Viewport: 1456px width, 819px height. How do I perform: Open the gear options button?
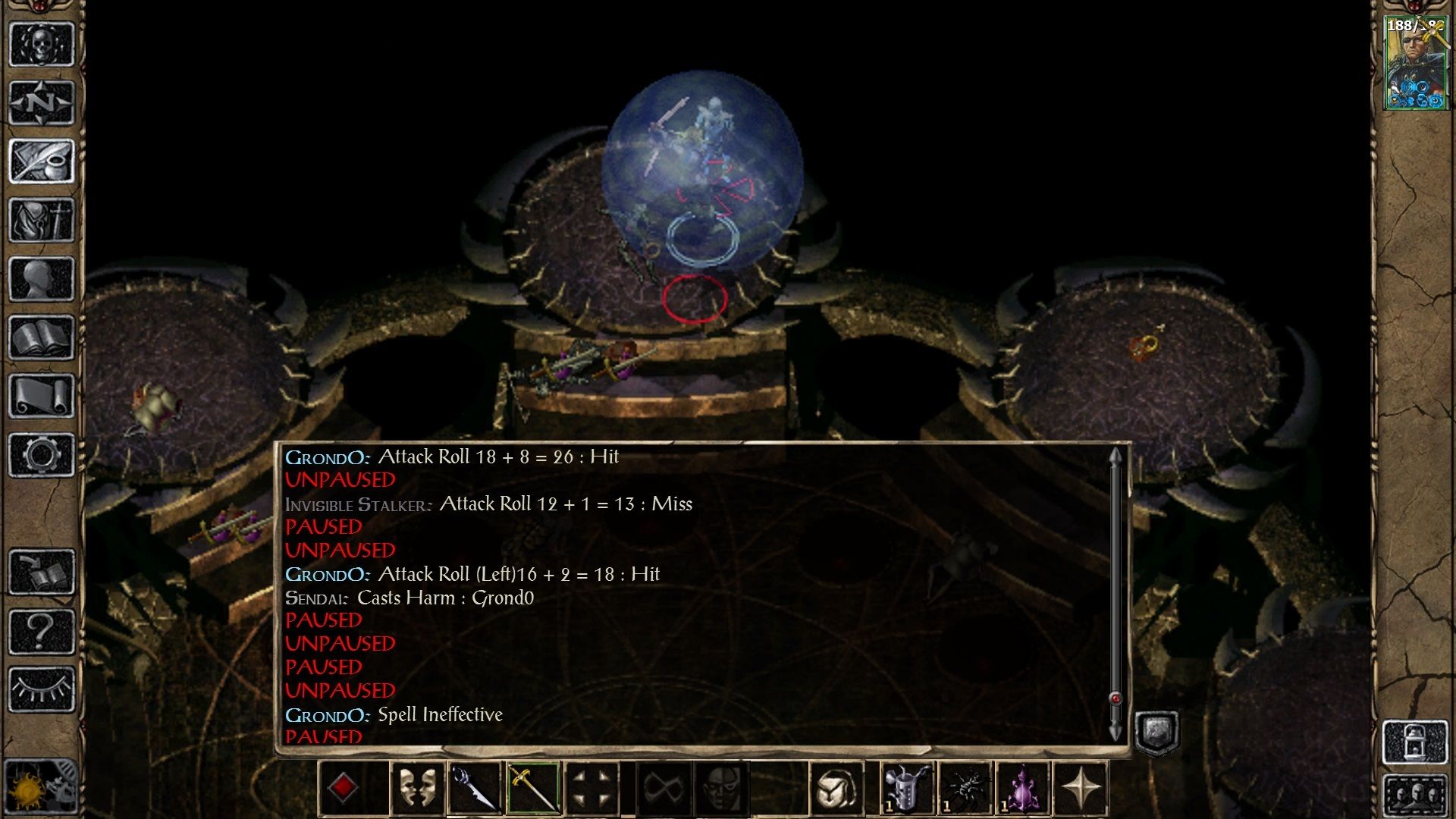point(41,455)
